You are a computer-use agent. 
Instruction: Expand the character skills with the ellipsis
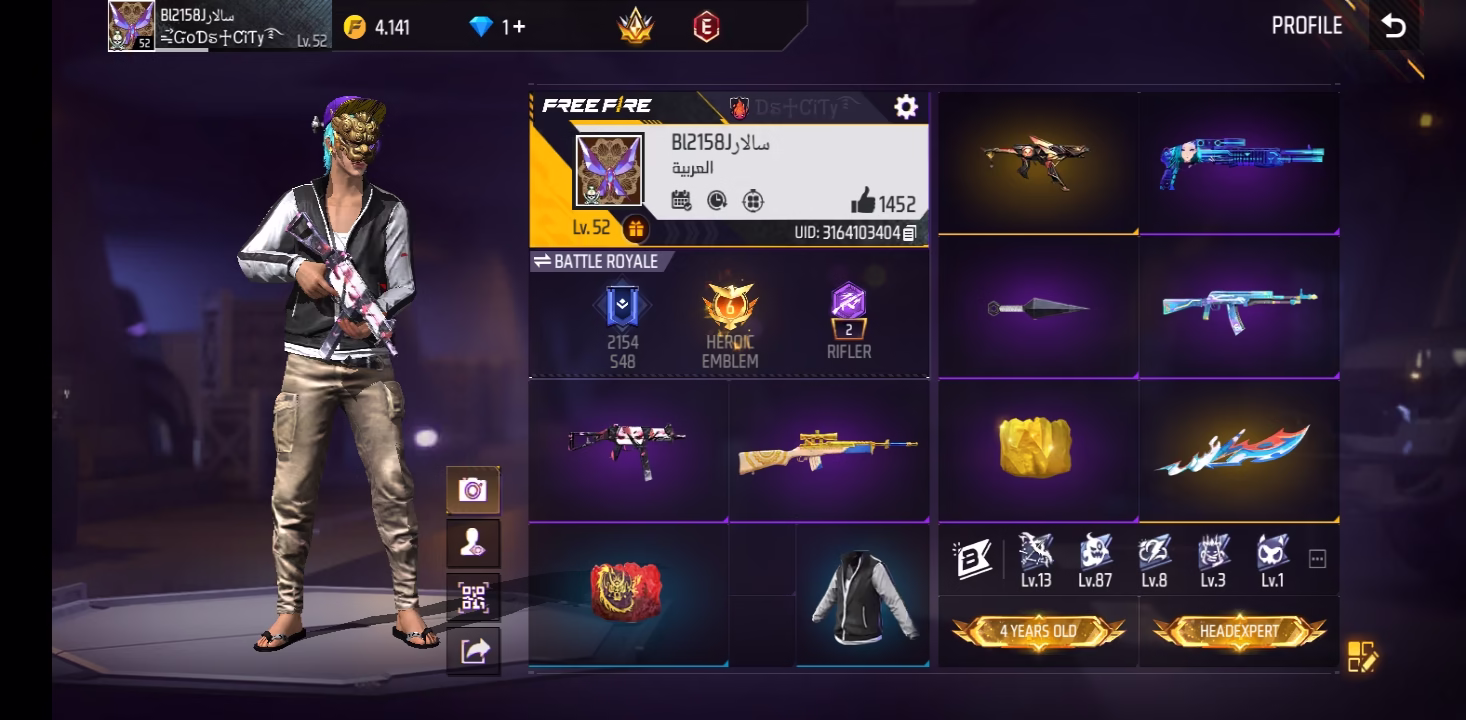point(1317,560)
